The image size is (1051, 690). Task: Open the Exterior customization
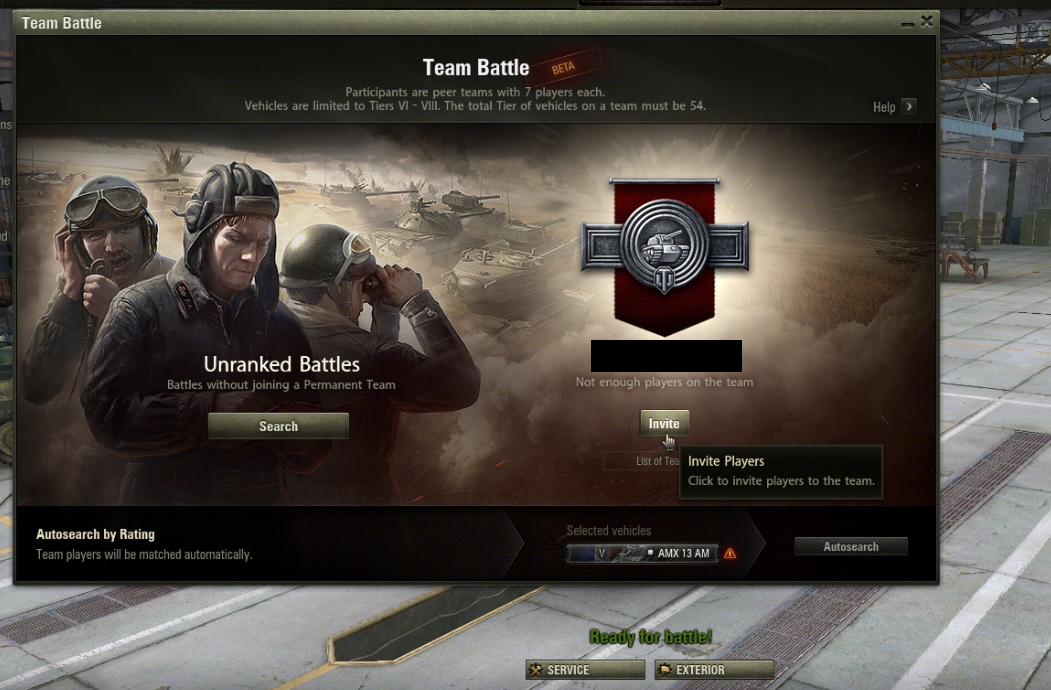click(x=714, y=670)
